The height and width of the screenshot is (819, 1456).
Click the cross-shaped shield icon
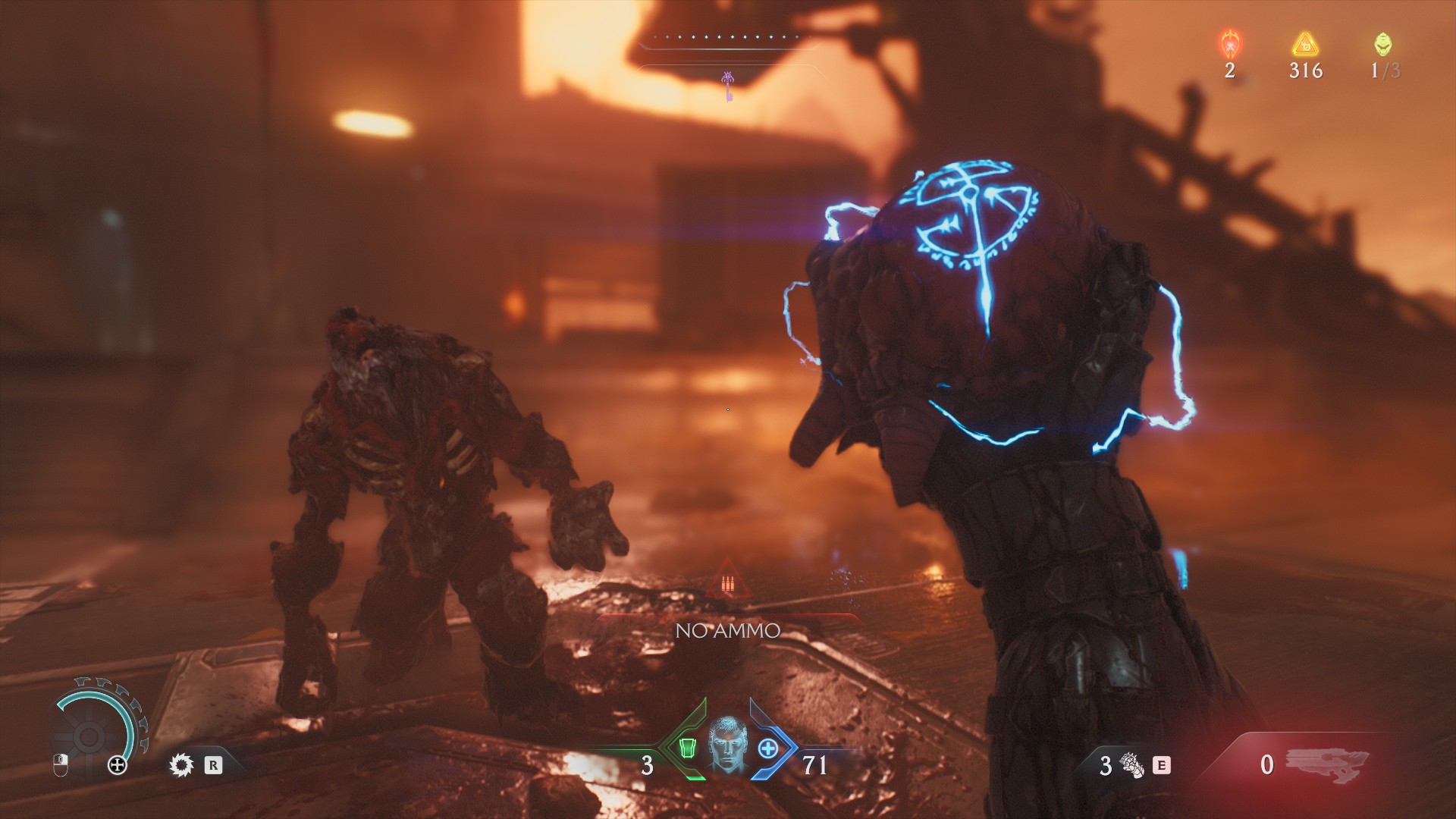[x=118, y=765]
